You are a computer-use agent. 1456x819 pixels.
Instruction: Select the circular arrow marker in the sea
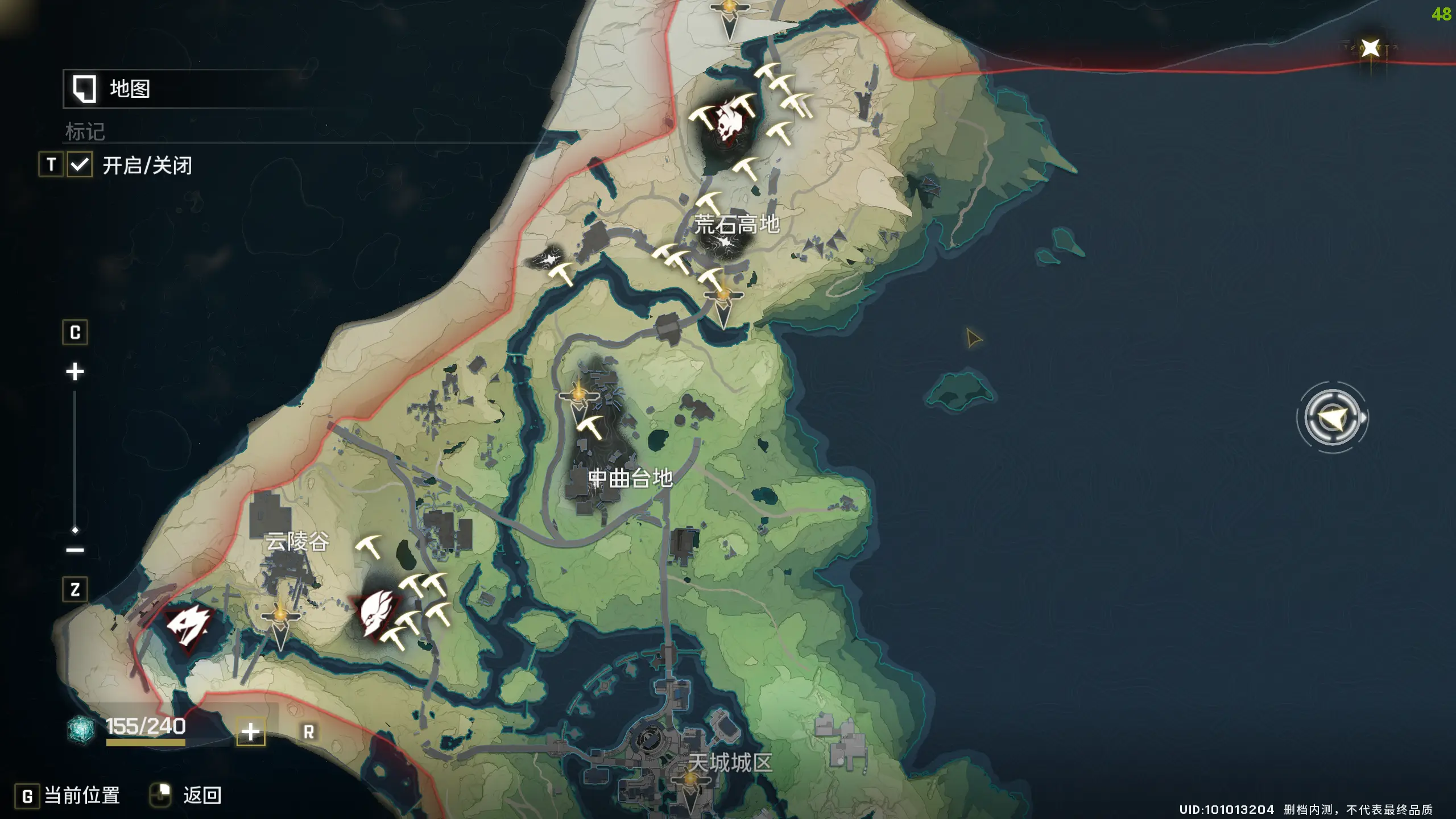1332,419
